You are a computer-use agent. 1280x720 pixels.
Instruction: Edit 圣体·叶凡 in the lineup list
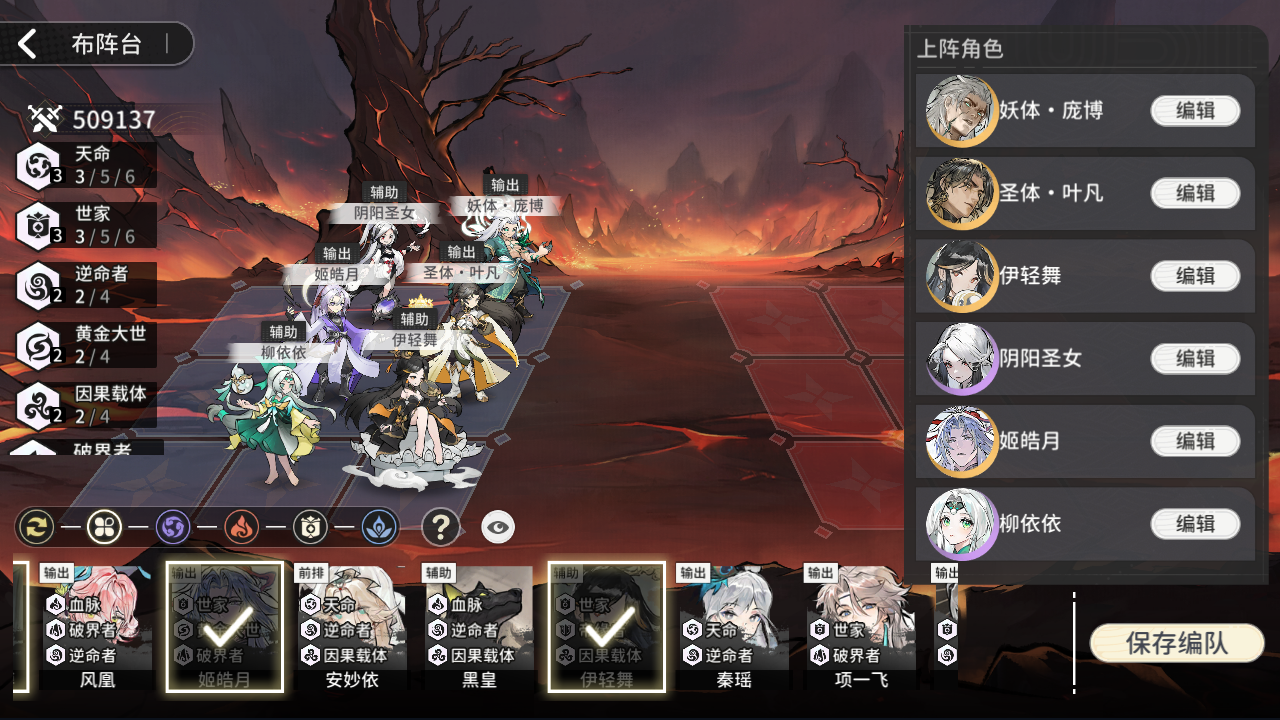1195,193
